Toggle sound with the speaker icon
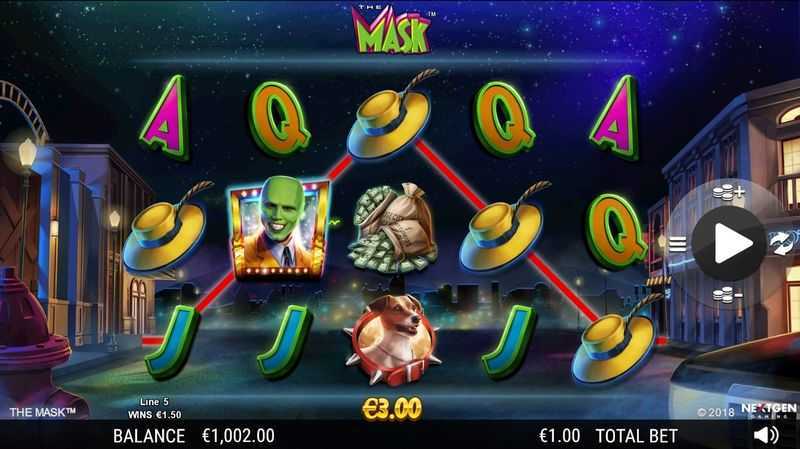The image size is (800, 449). 766,435
